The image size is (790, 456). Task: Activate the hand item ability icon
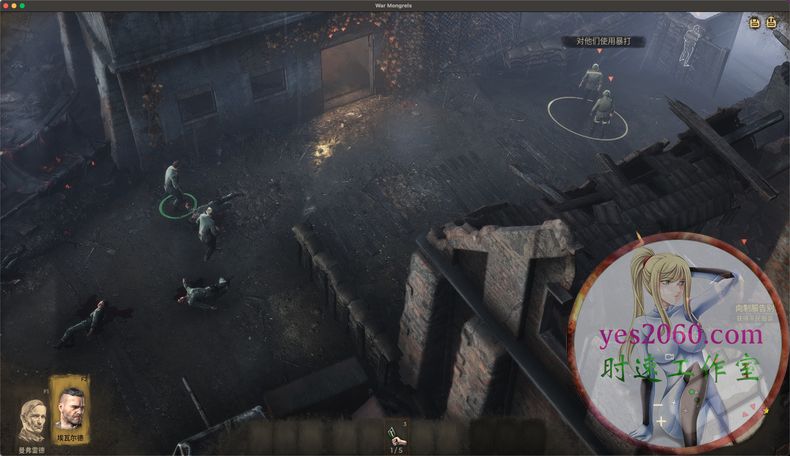coord(393,435)
